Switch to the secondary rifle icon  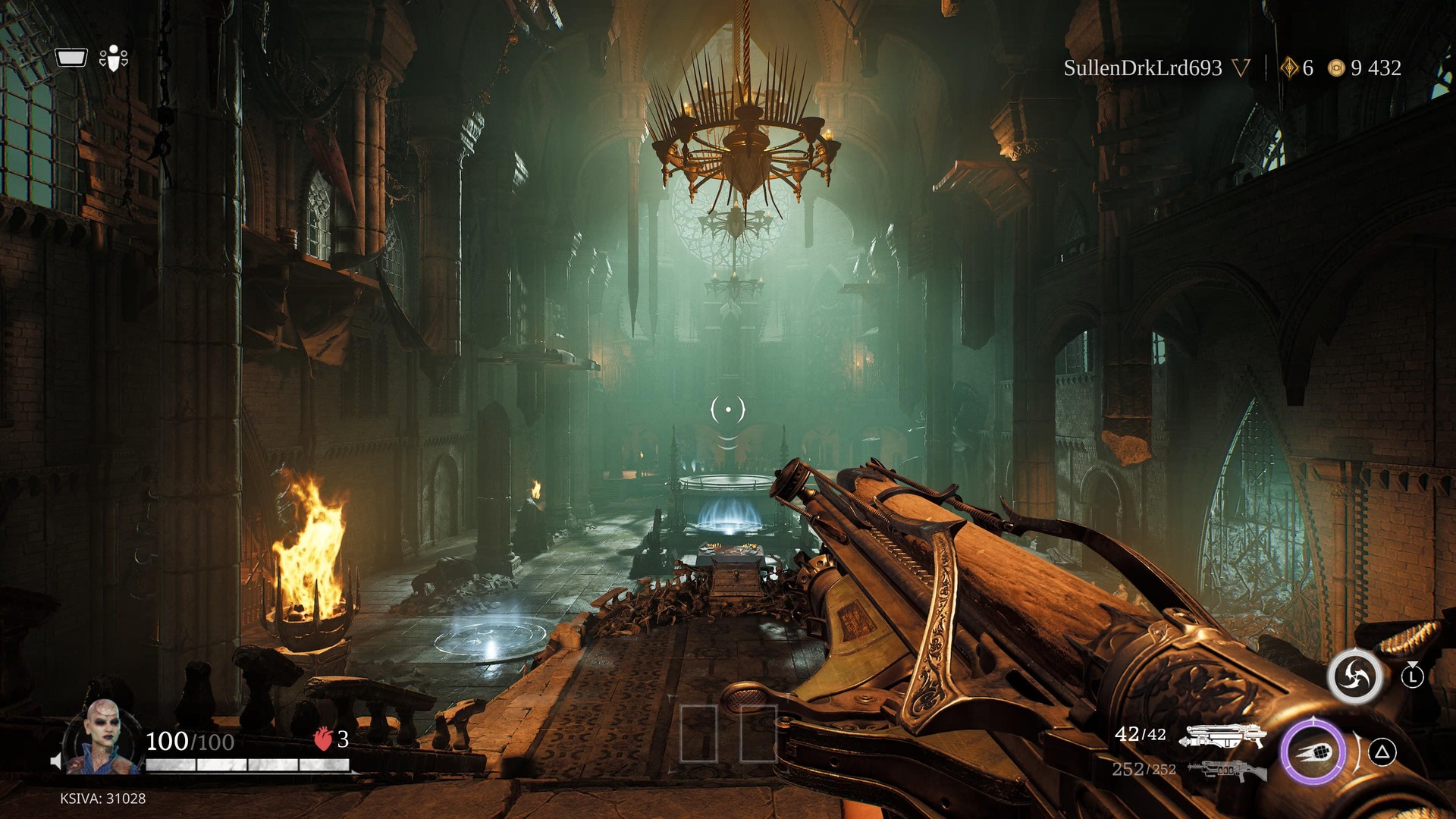coord(1227,770)
